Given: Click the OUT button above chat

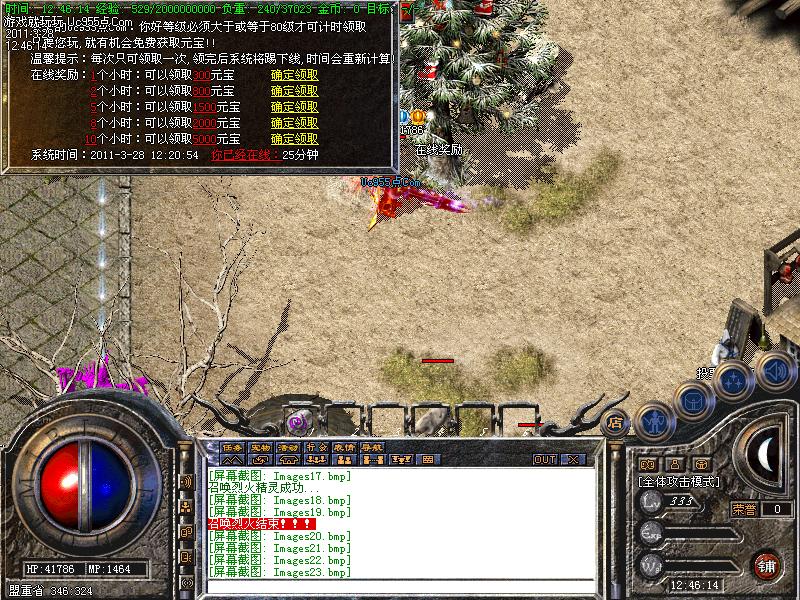Looking at the screenshot, I should (x=544, y=460).
